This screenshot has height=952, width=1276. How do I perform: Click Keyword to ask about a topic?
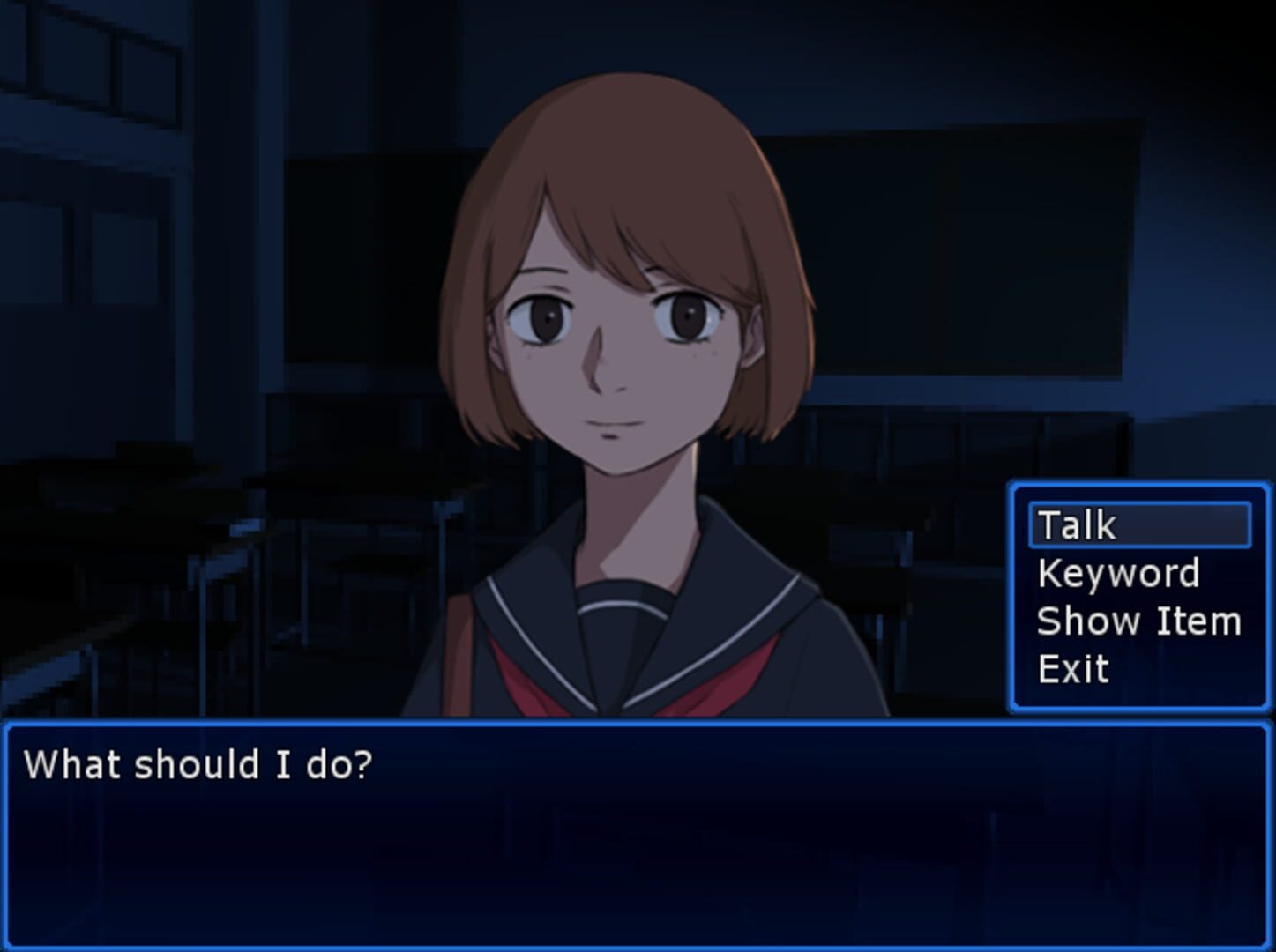coord(1120,573)
